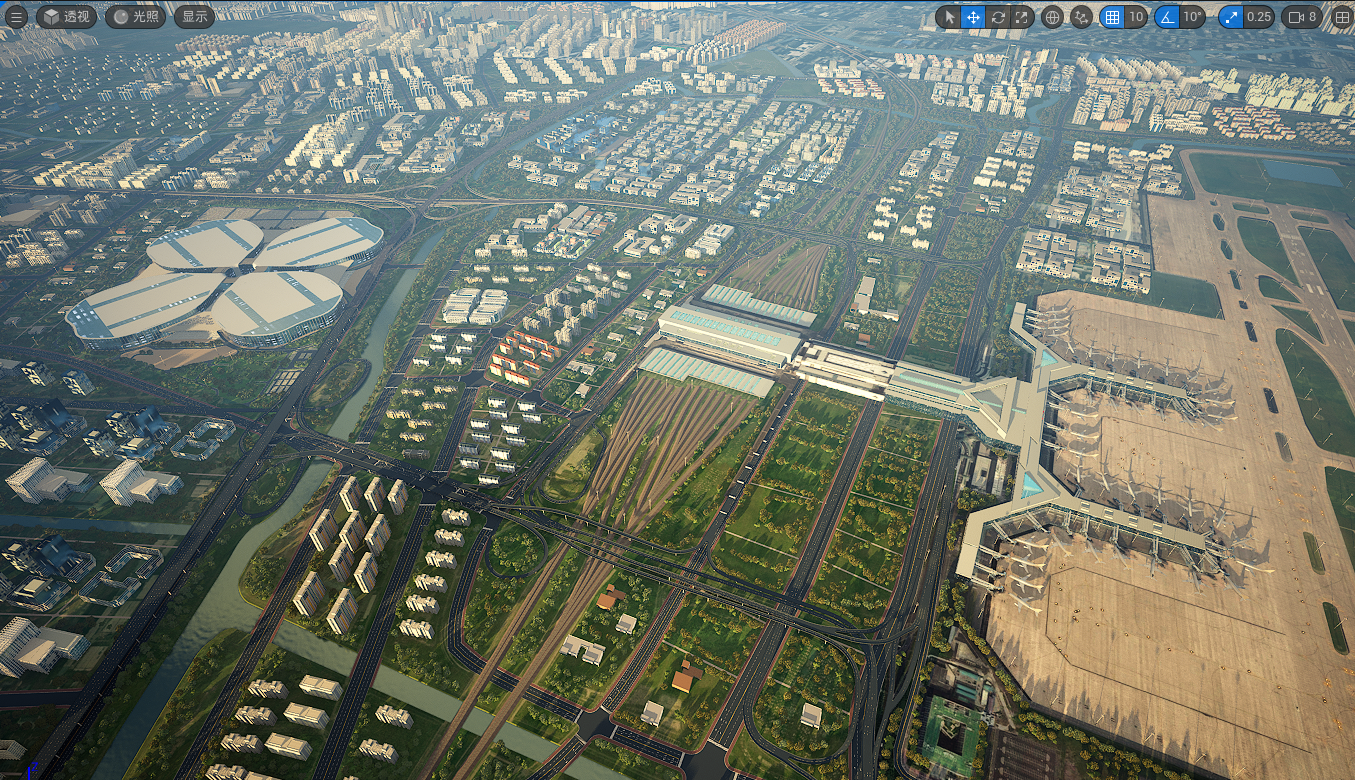Open the 光照 lit view mode dropdown
The image size is (1355, 780).
click(x=135, y=17)
